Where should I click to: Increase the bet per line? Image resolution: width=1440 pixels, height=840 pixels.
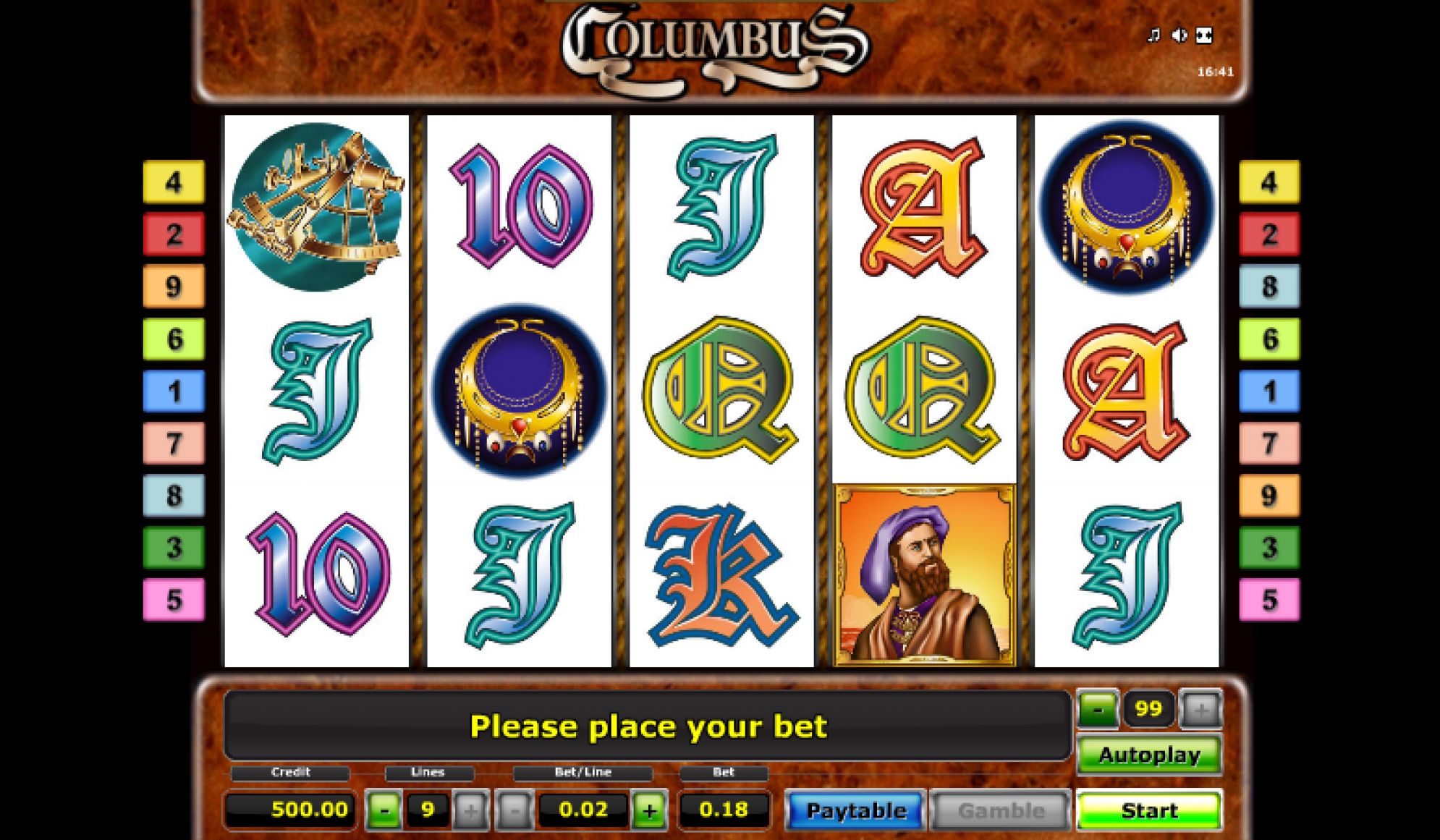point(649,810)
